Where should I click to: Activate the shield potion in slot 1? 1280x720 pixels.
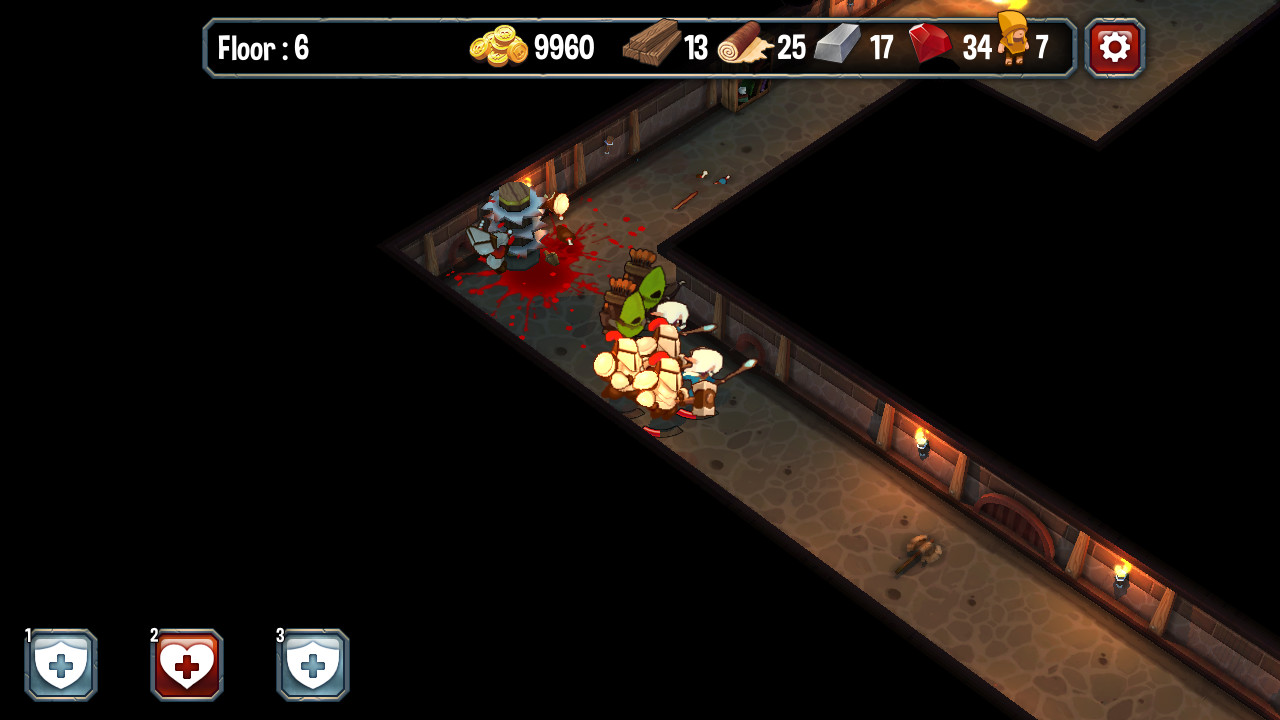pyautogui.click(x=62, y=665)
